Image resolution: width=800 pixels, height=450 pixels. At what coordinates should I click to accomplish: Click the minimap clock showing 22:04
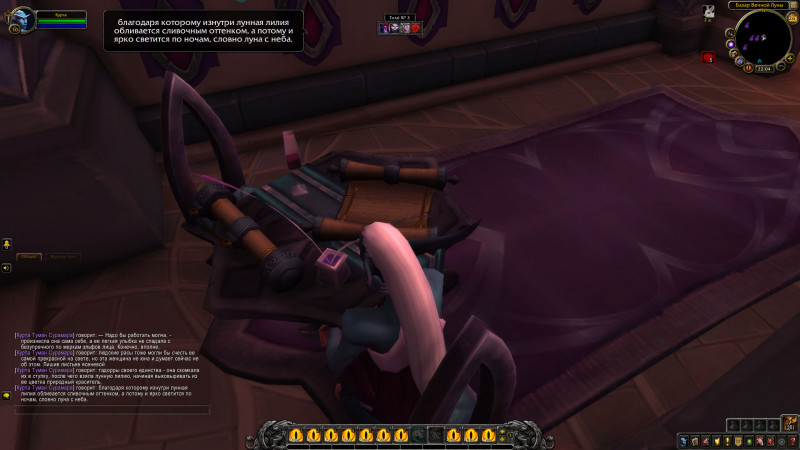tap(764, 68)
